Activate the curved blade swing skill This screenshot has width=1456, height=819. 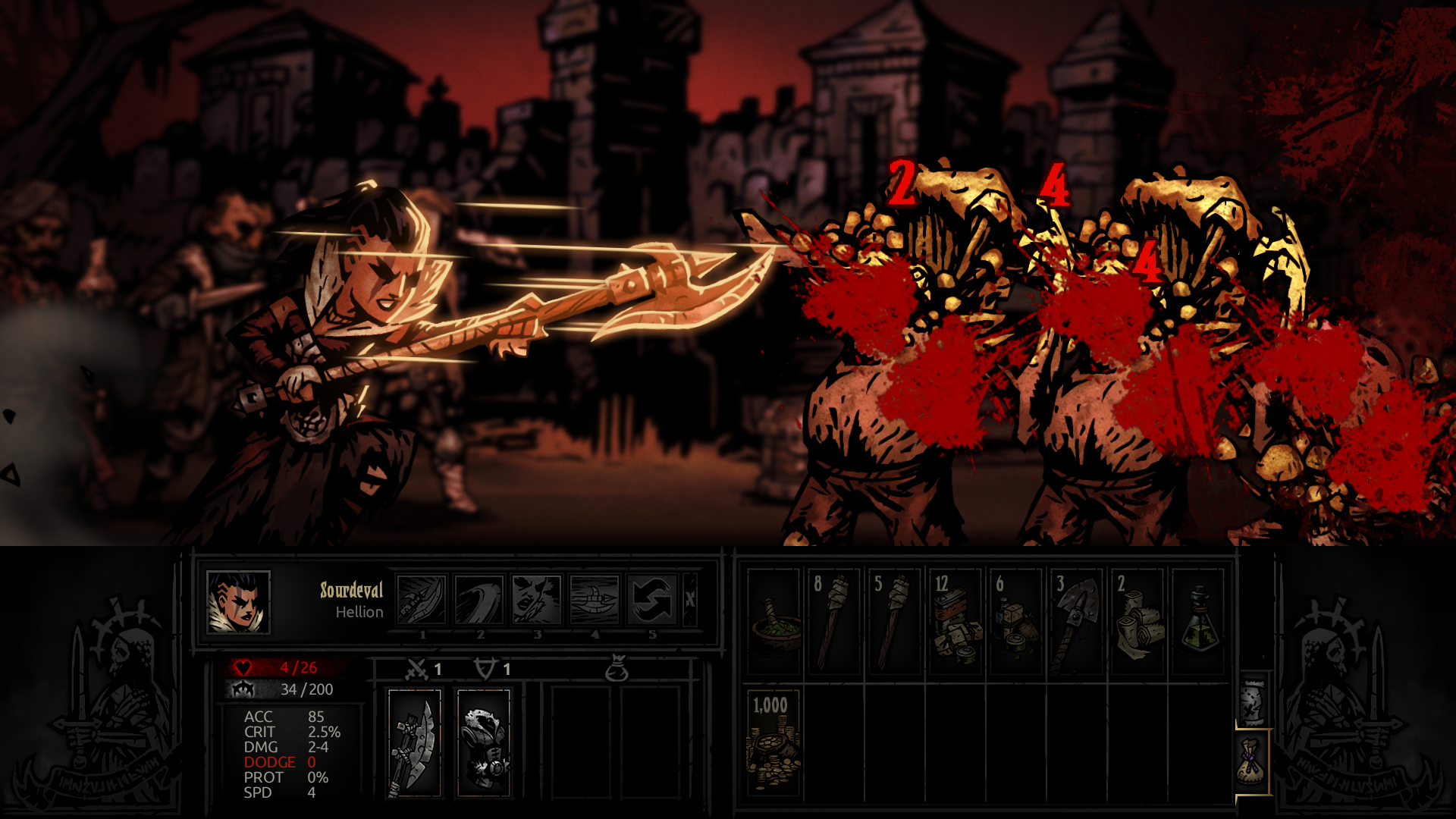(x=479, y=600)
